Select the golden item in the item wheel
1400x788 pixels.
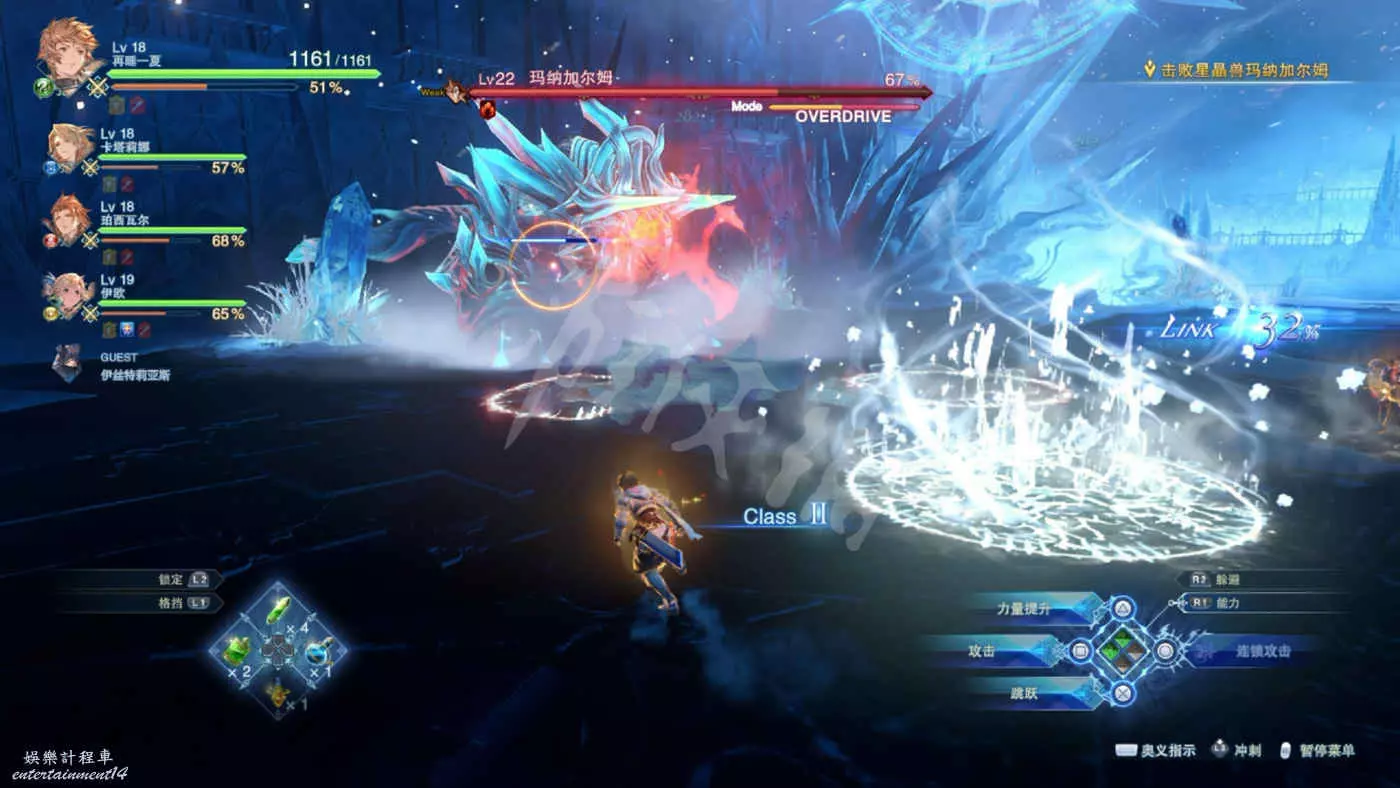point(277,691)
